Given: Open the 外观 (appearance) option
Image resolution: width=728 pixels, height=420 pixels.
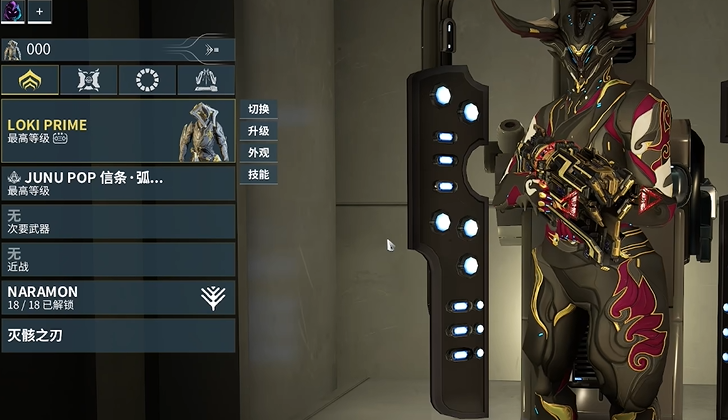Looking at the screenshot, I should [258, 153].
